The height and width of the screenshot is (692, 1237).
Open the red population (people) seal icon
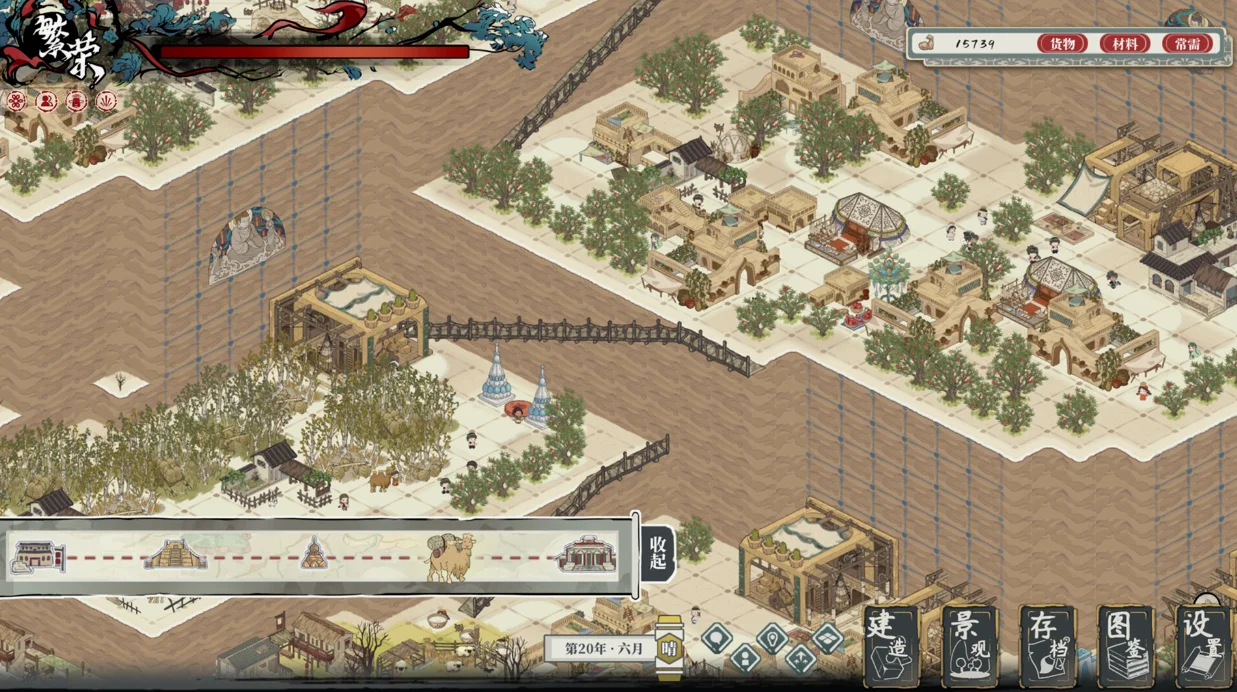click(x=46, y=101)
